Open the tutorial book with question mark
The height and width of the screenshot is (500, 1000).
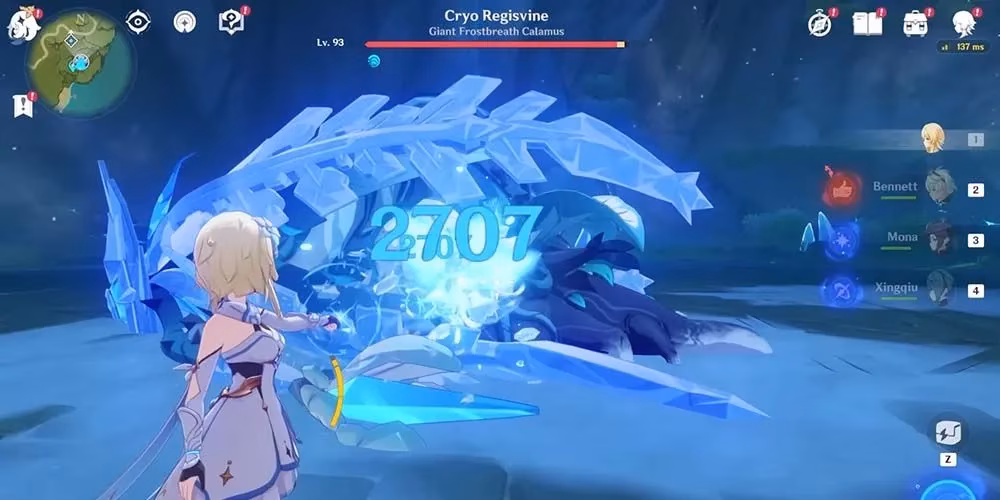point(232,22)
